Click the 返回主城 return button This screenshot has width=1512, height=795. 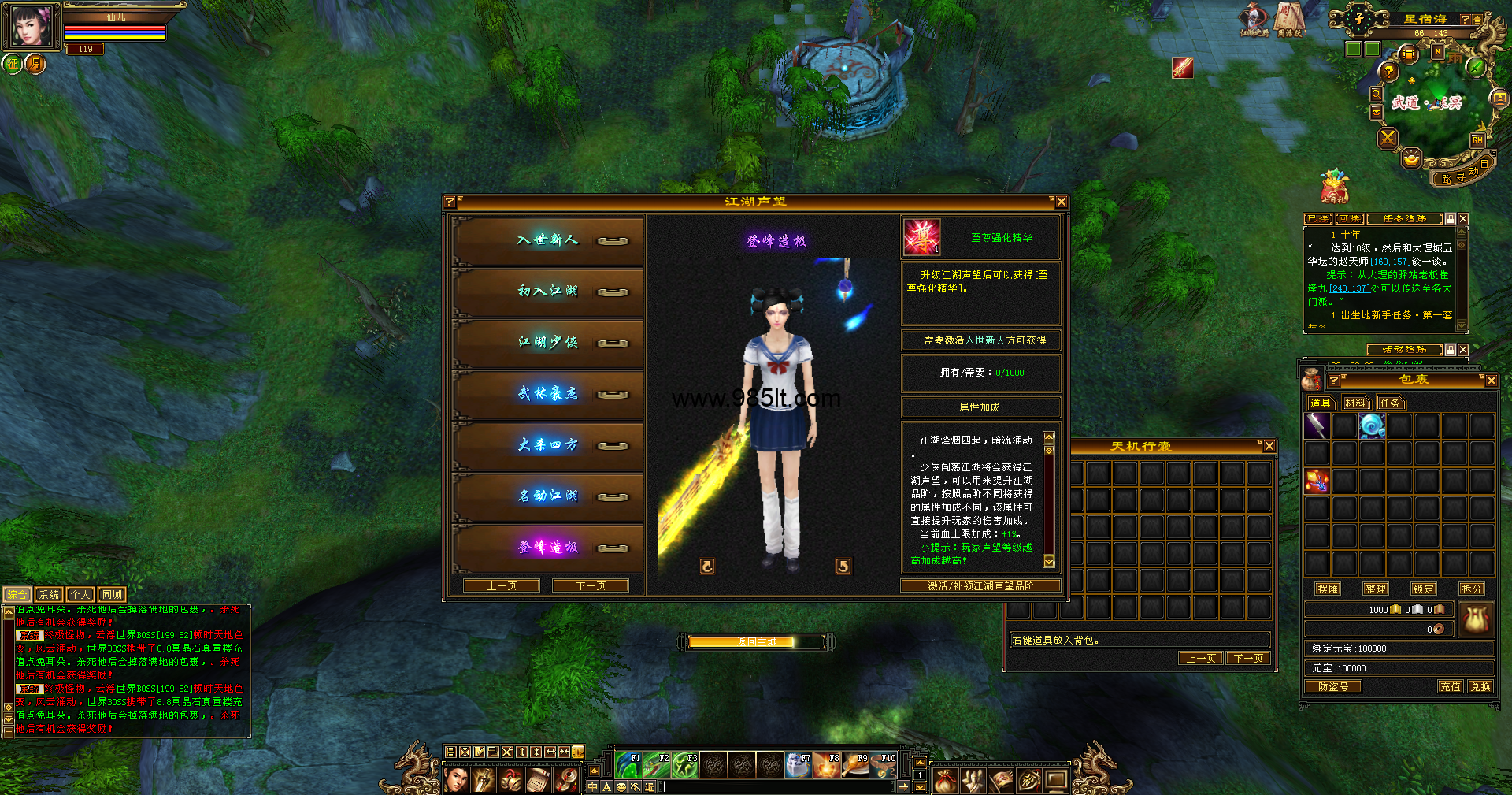tap(755, 642)
